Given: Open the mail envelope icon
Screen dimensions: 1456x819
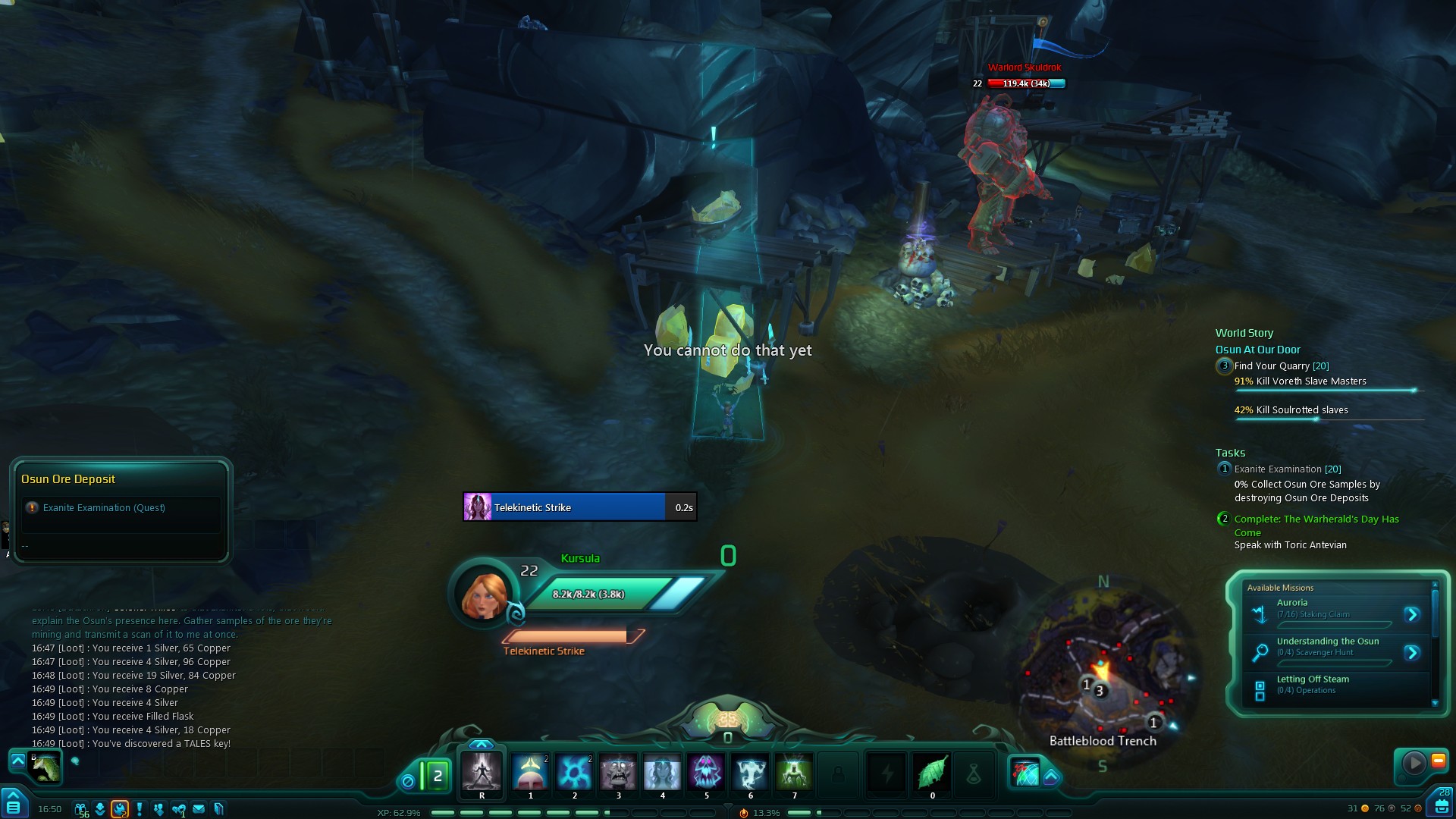Looking at the screenshot, I should pyautogui.click(x=199, y=809).
